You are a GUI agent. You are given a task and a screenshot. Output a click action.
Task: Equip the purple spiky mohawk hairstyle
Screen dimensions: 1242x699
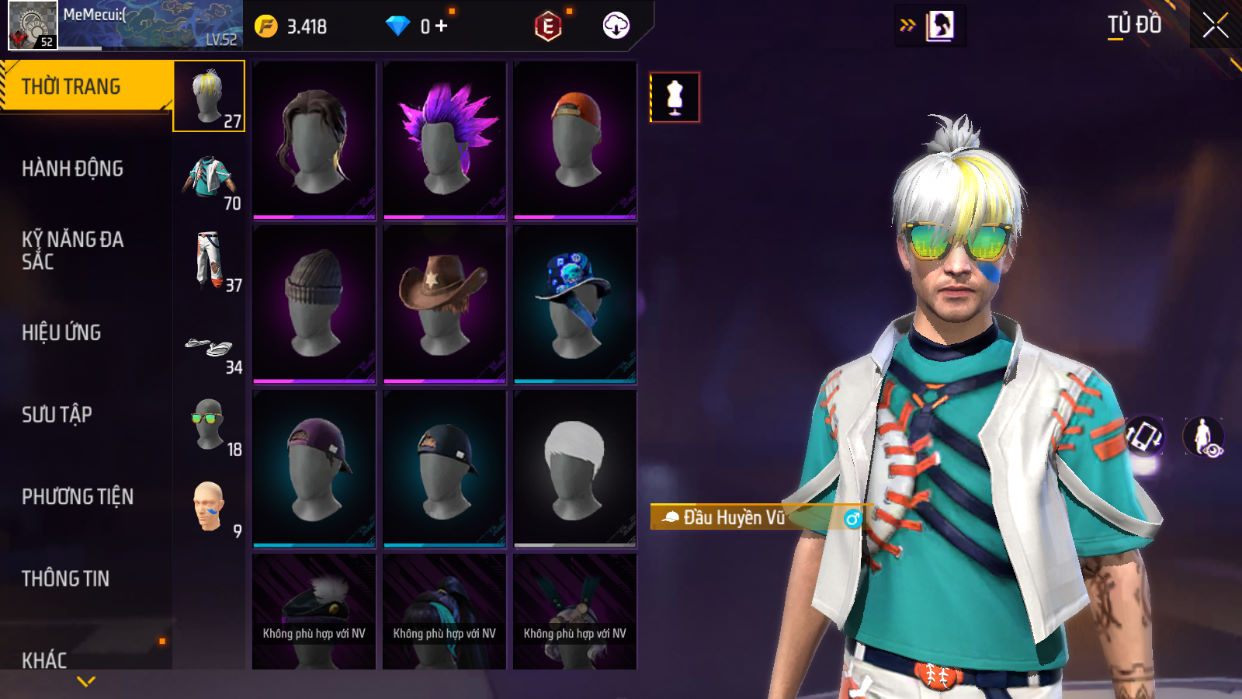pos(444,140)
